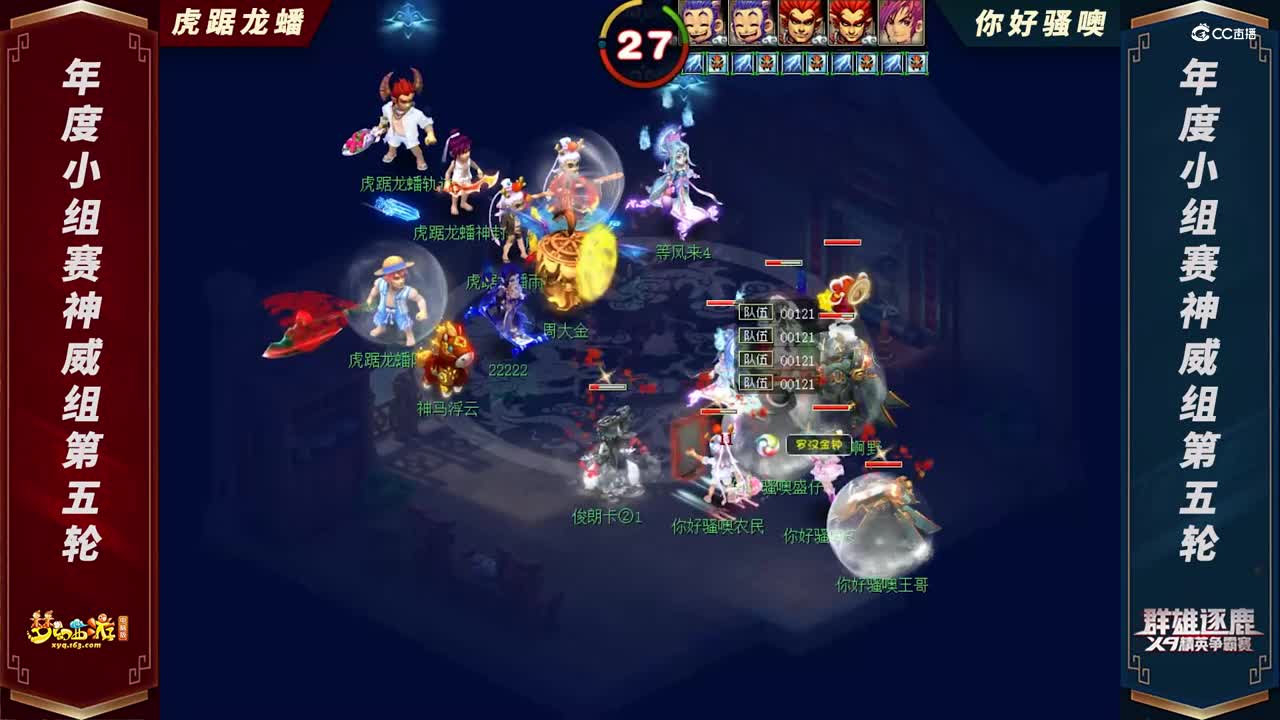Click the bottom 队伍 00121 team entry
Viewport: 1280px width, 720px height.
(775, 383)
